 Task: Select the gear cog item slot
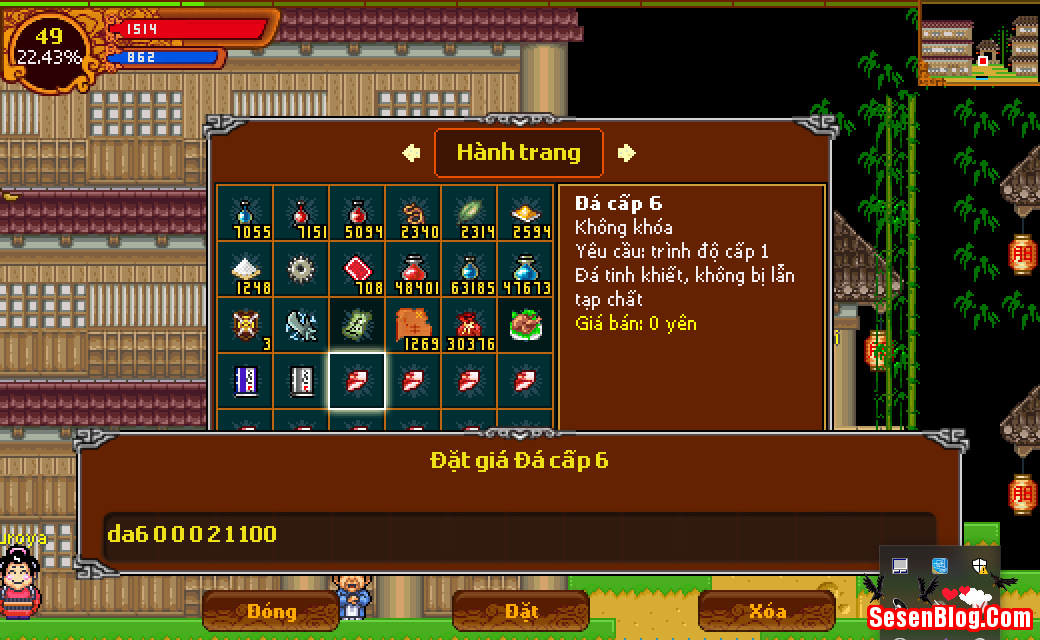pyautogui.click(x=301, y=270)
